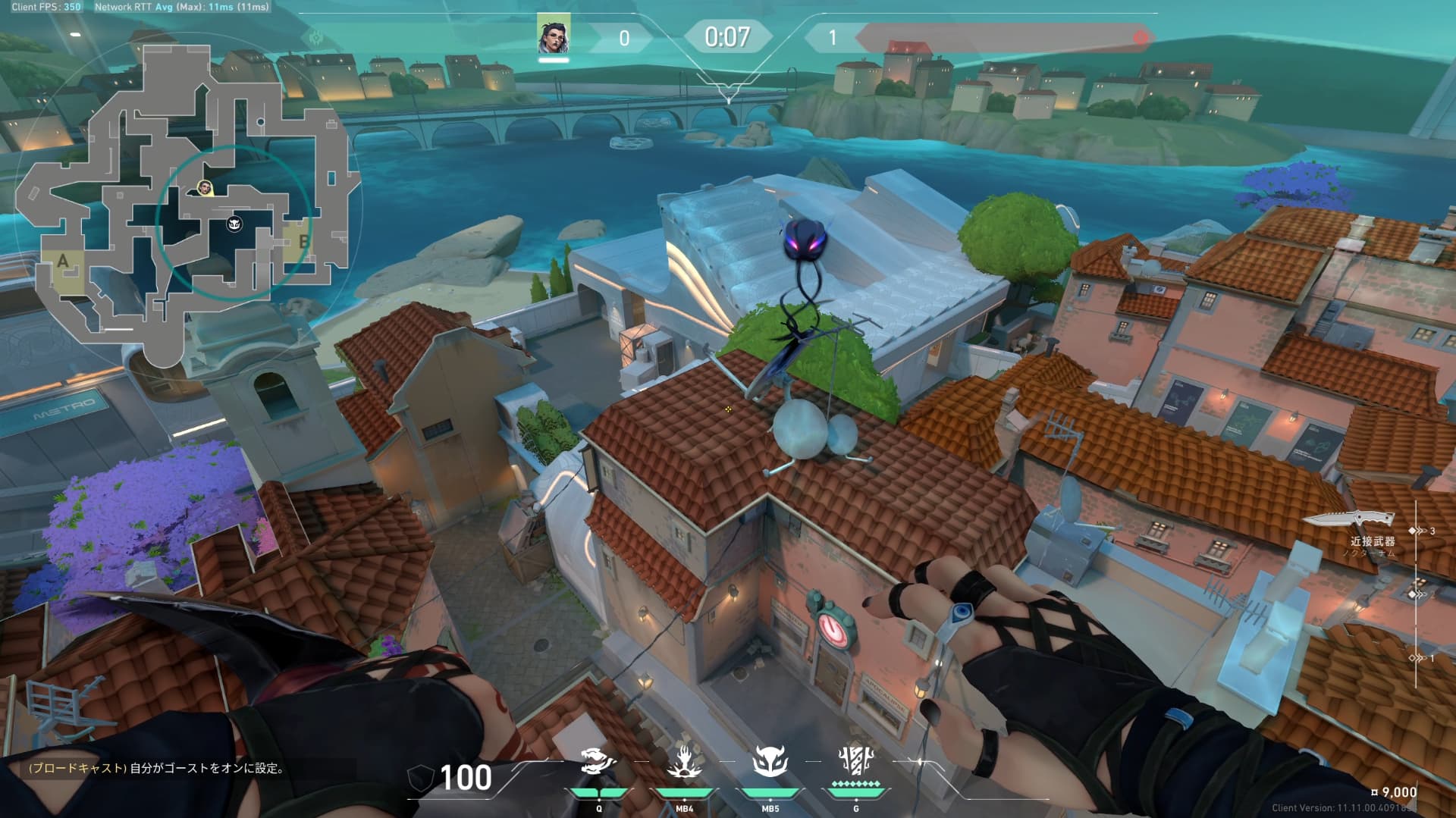Activate the Prowler ability icon
The height and width of the screenshot is (818, 1456).
(x=598, y=761)
